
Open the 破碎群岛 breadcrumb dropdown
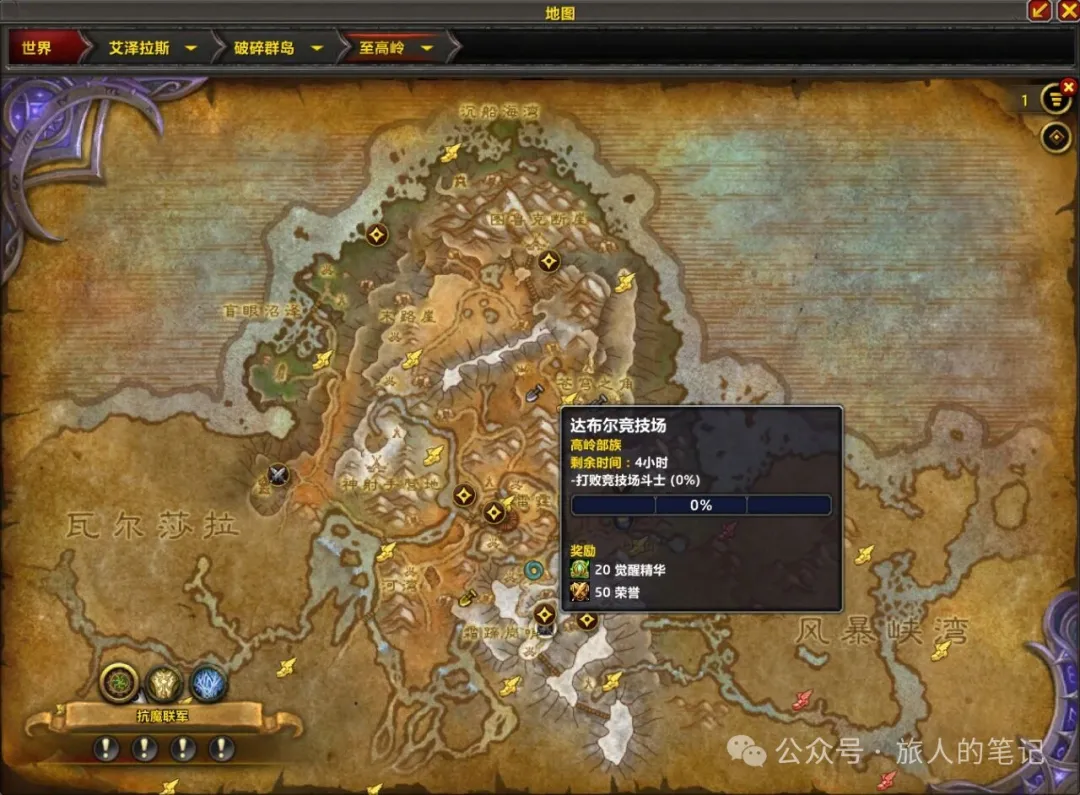tap(317, 47)
